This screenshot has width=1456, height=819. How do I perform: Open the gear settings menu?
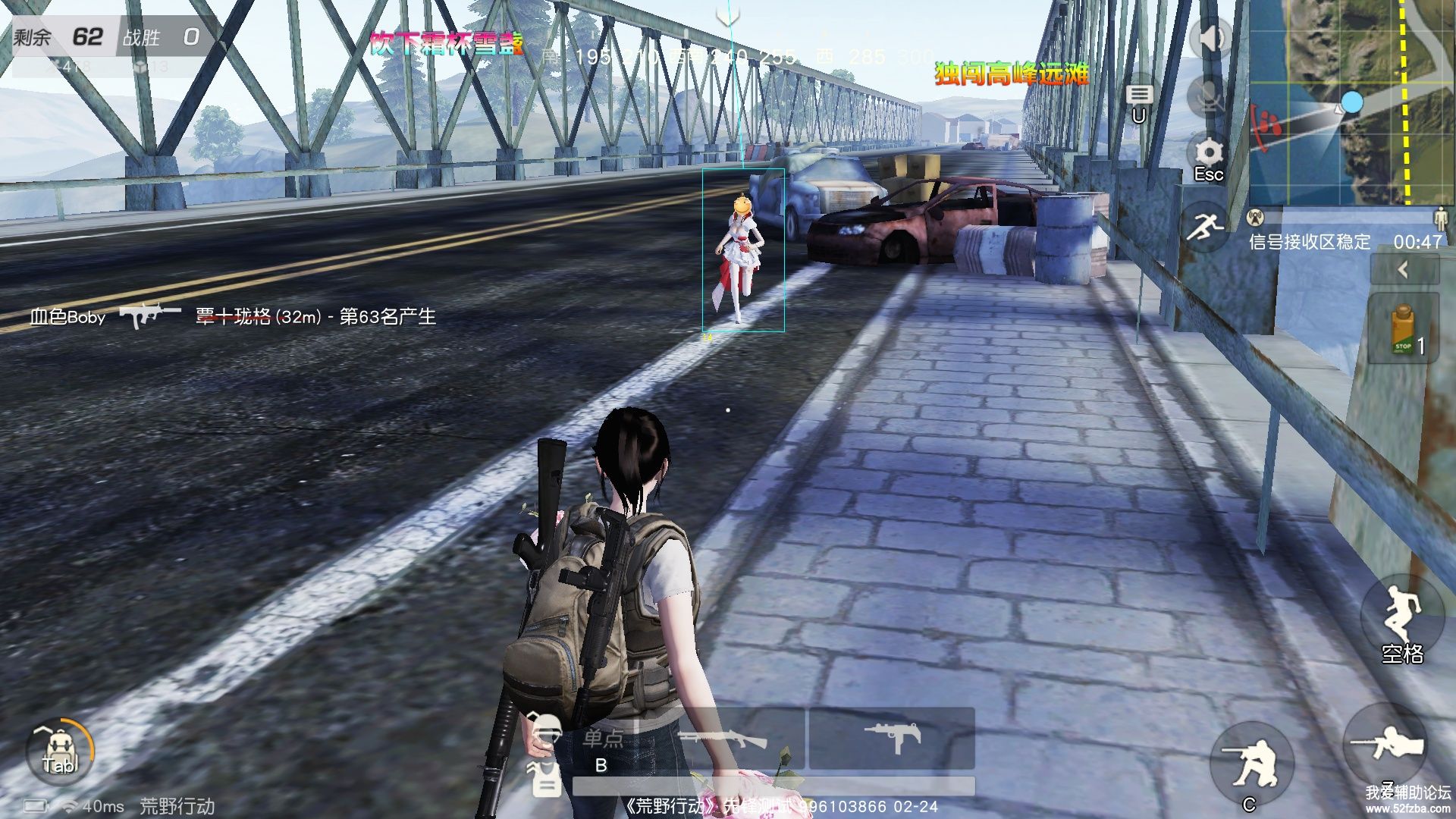1209,153
